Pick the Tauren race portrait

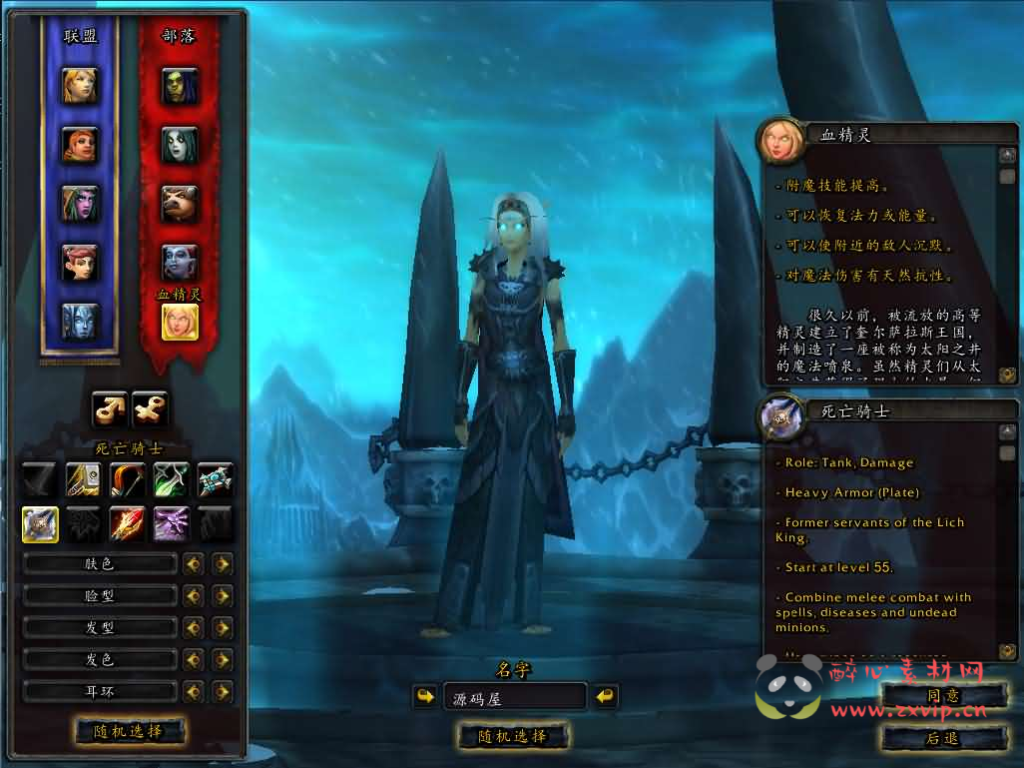tap(180, 204)
